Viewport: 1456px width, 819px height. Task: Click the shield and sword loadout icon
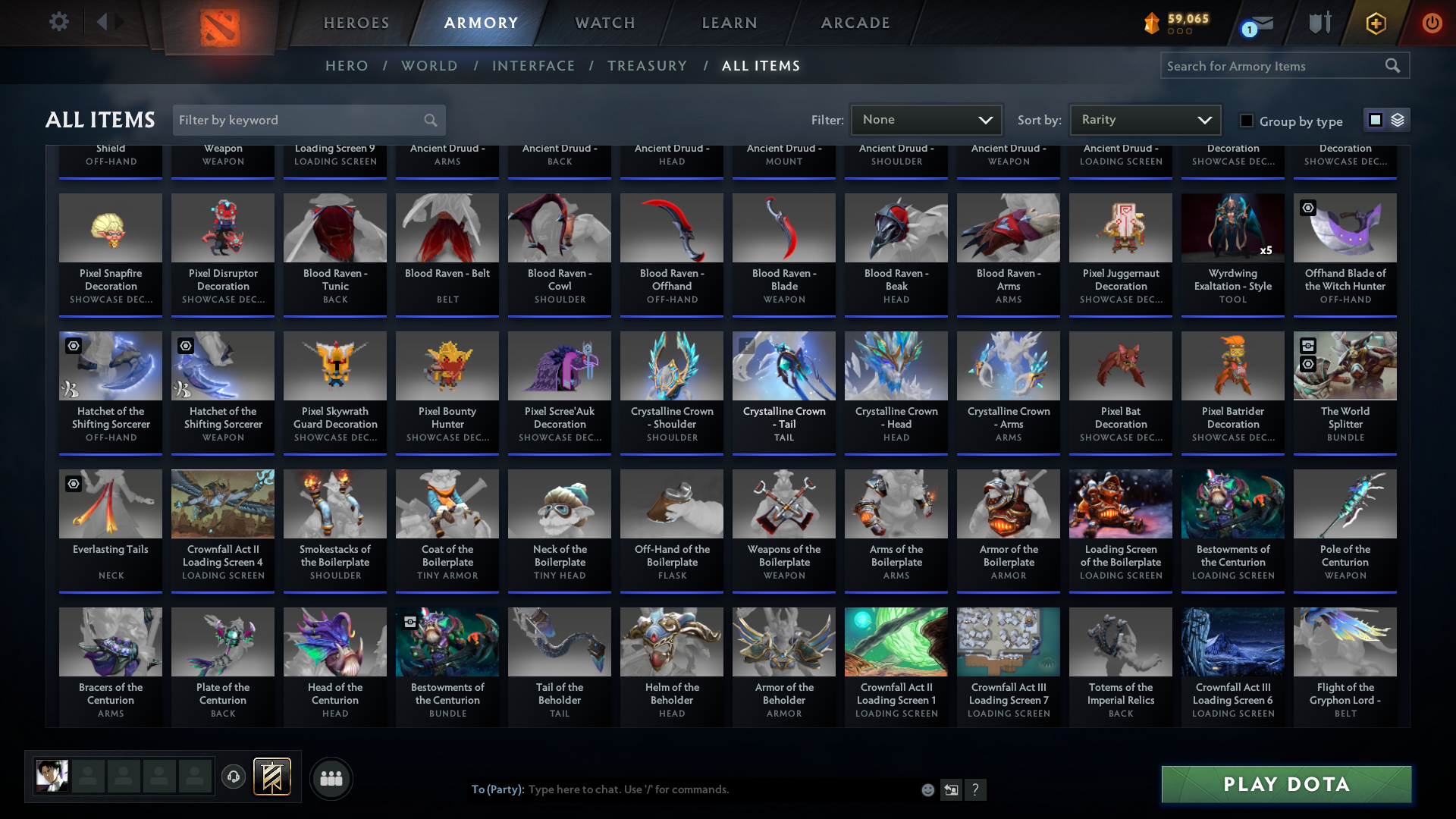click(x=1319, y=23)
